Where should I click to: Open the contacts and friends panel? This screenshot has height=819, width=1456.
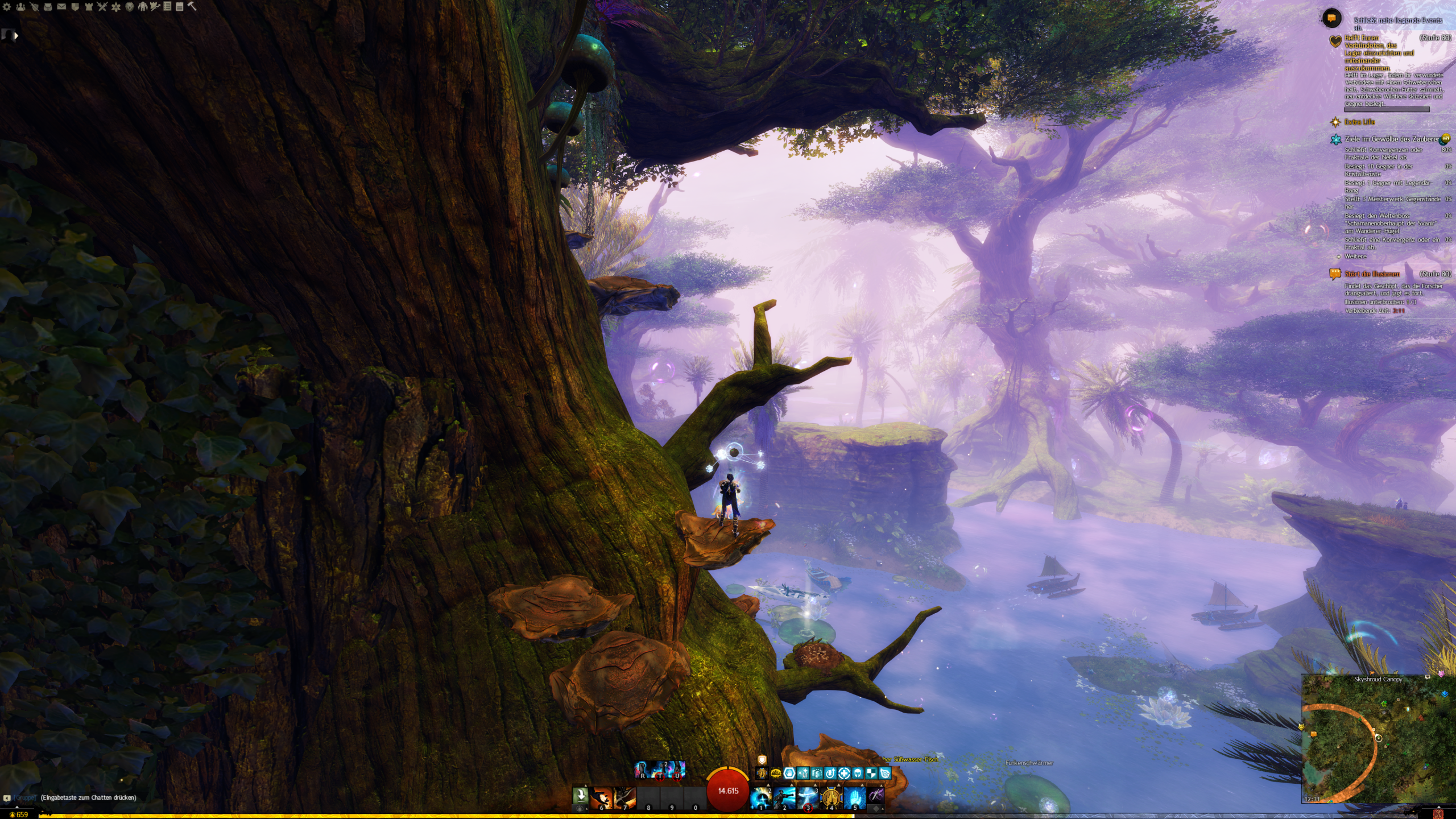click(x=20, y=7)
